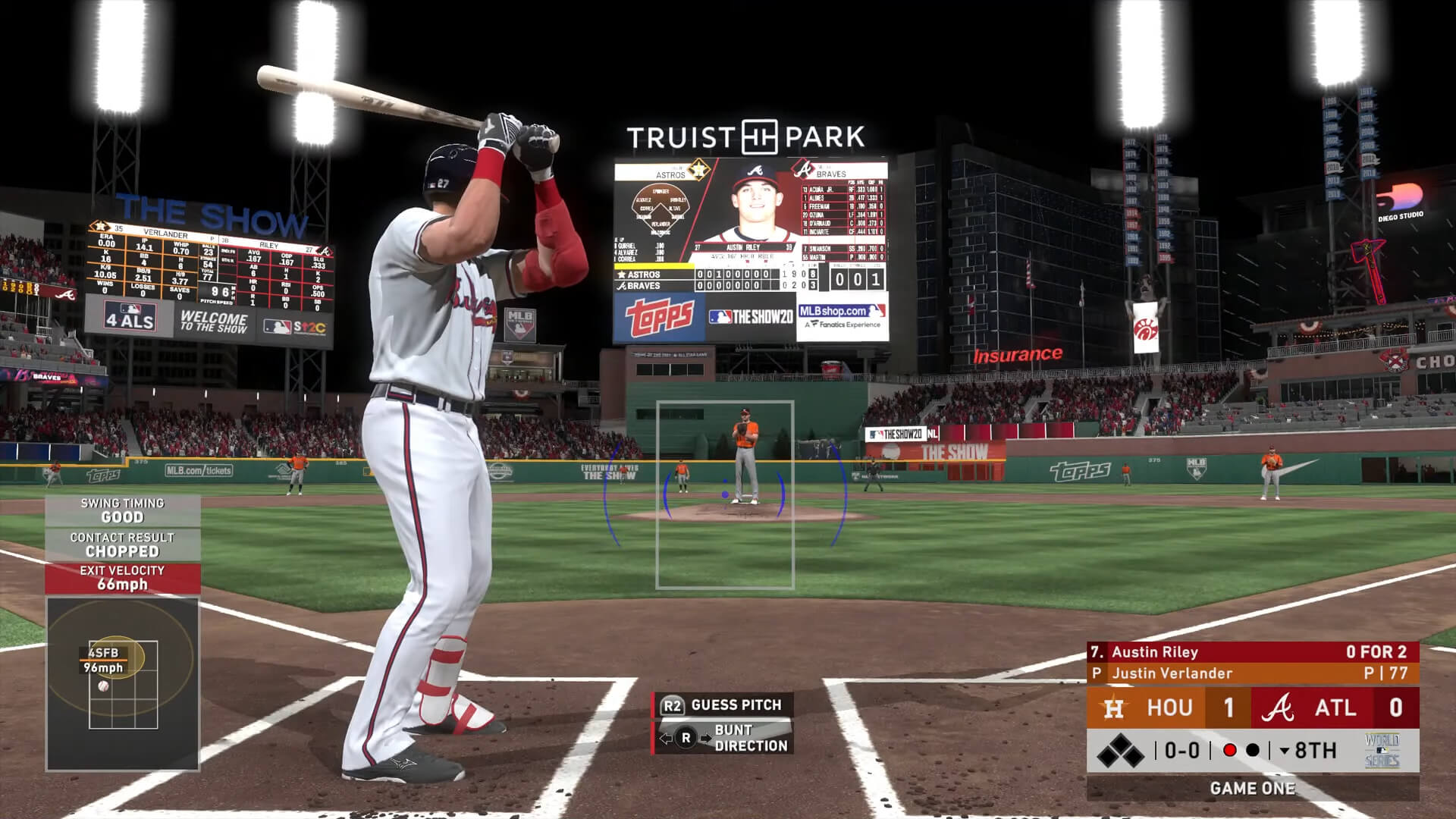Choose the Guess Pitch option

[x=723, y=705]
